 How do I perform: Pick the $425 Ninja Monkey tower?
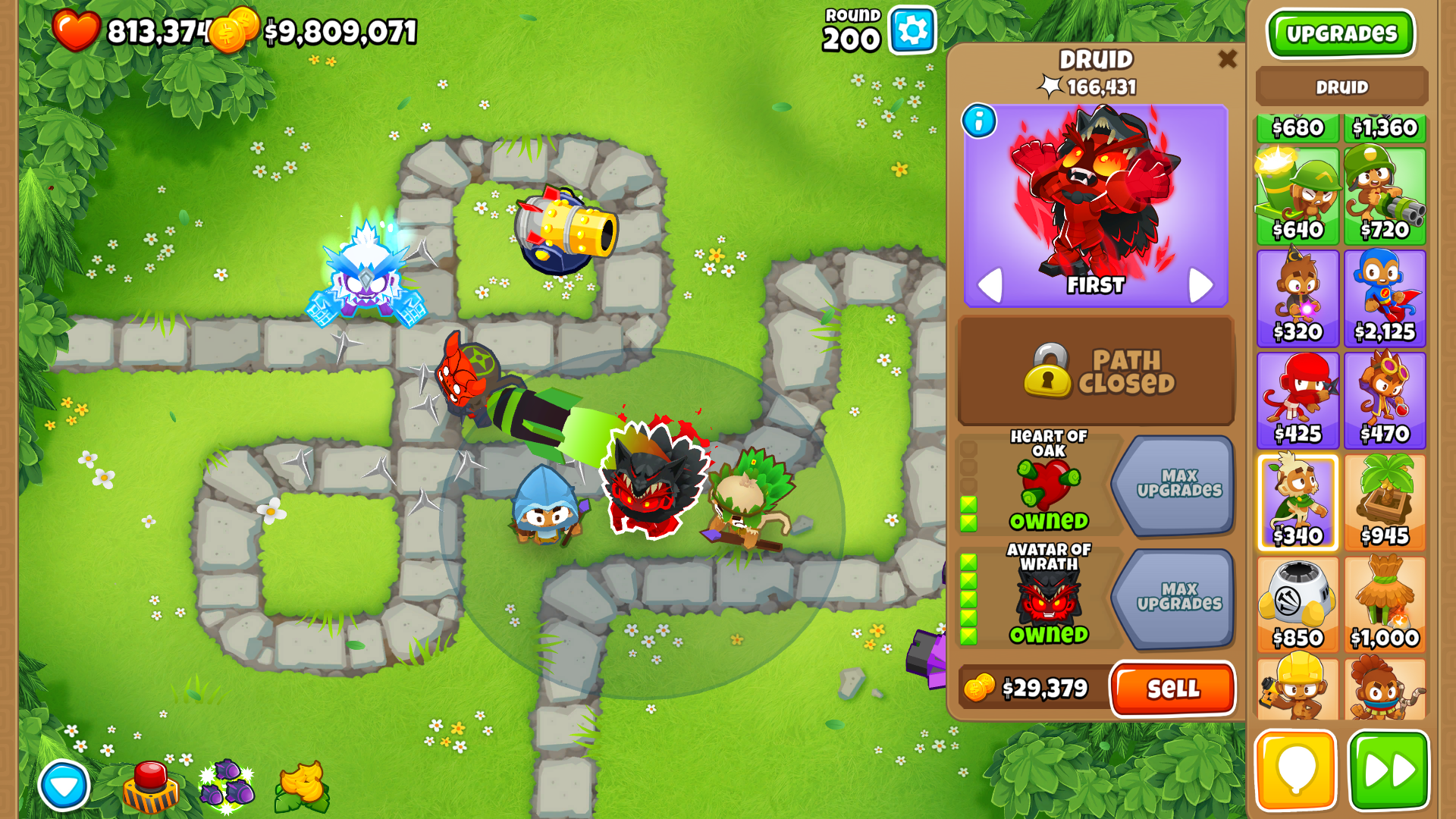click(x=1298, y=400)
